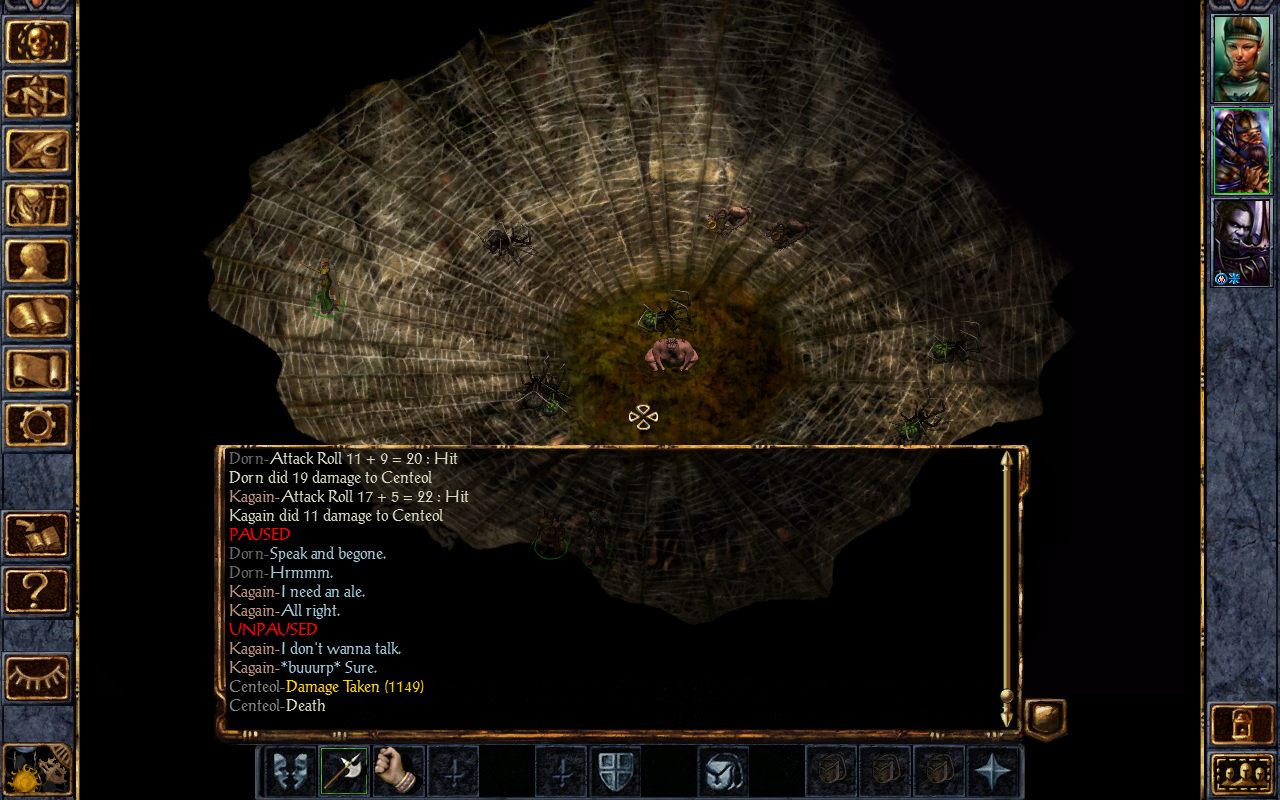Image resolution: width=1280 pixels, height=800 pixels.
Task: Open the character record head silhouette button
Action: tap(38, 261)
